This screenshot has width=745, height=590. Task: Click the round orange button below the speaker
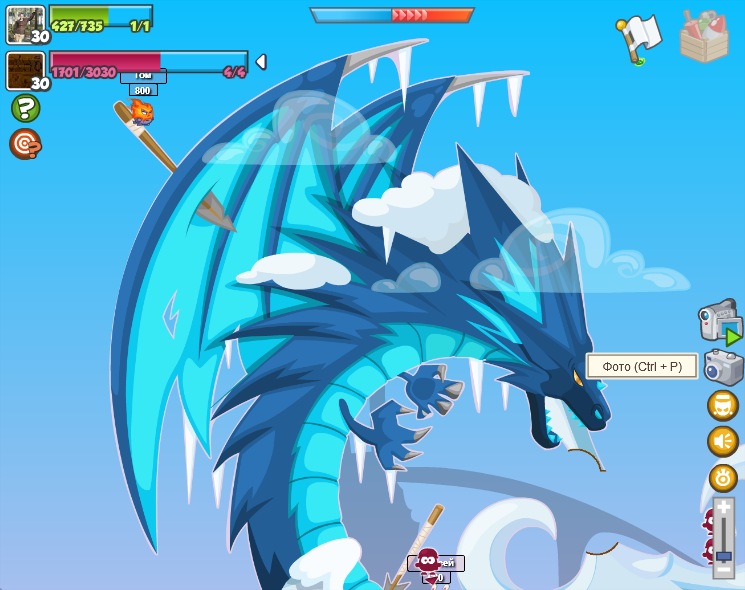pos(723,478)
